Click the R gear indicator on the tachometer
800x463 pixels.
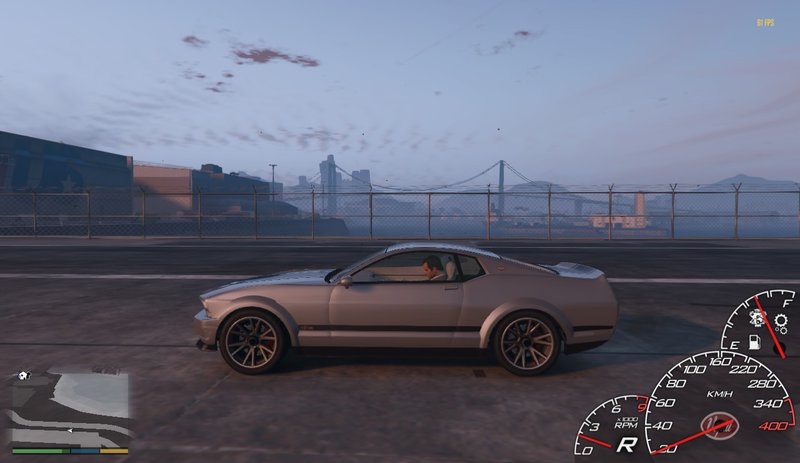point(627,444)
